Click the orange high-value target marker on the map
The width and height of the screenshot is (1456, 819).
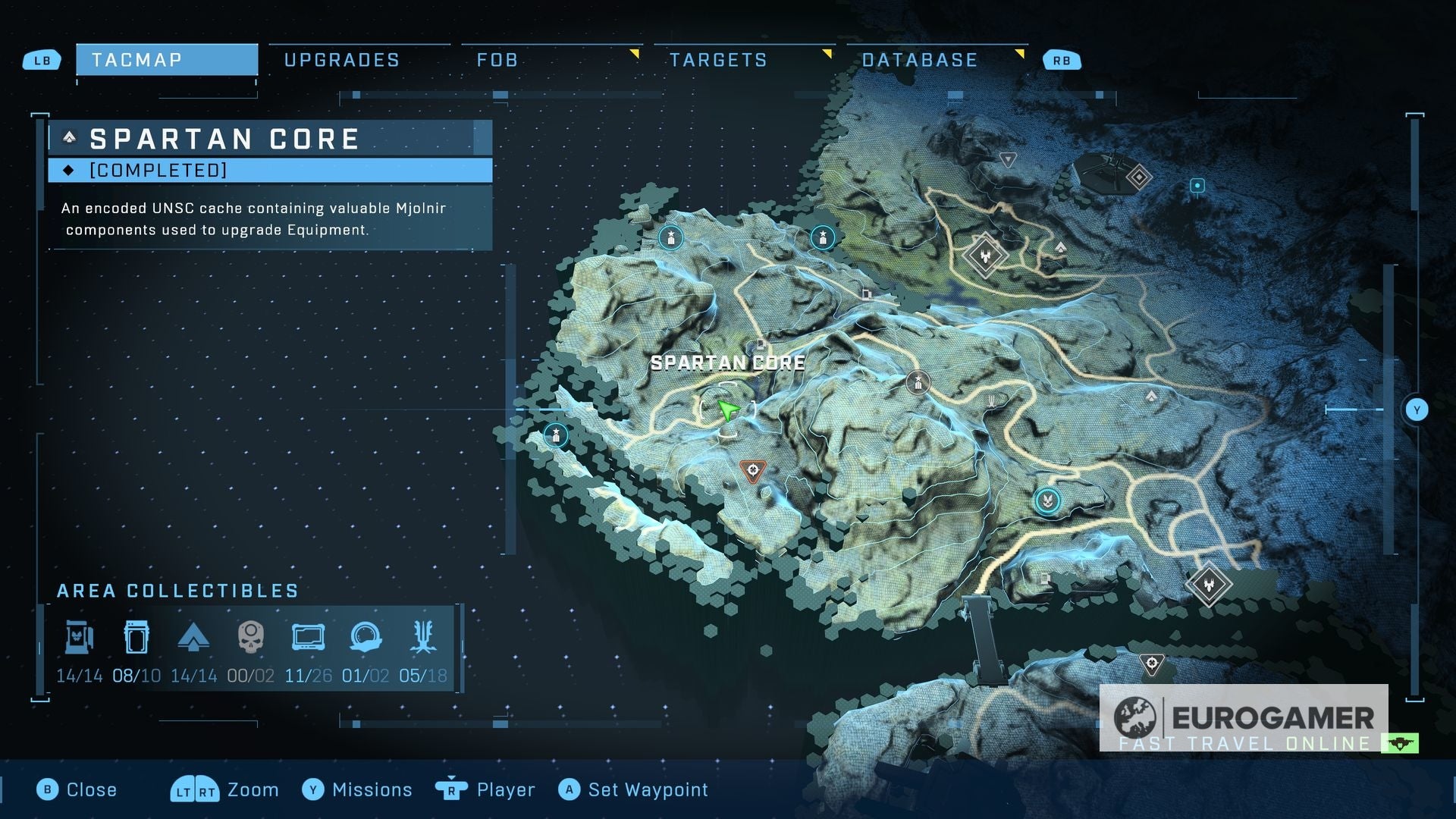click(753, 469)
